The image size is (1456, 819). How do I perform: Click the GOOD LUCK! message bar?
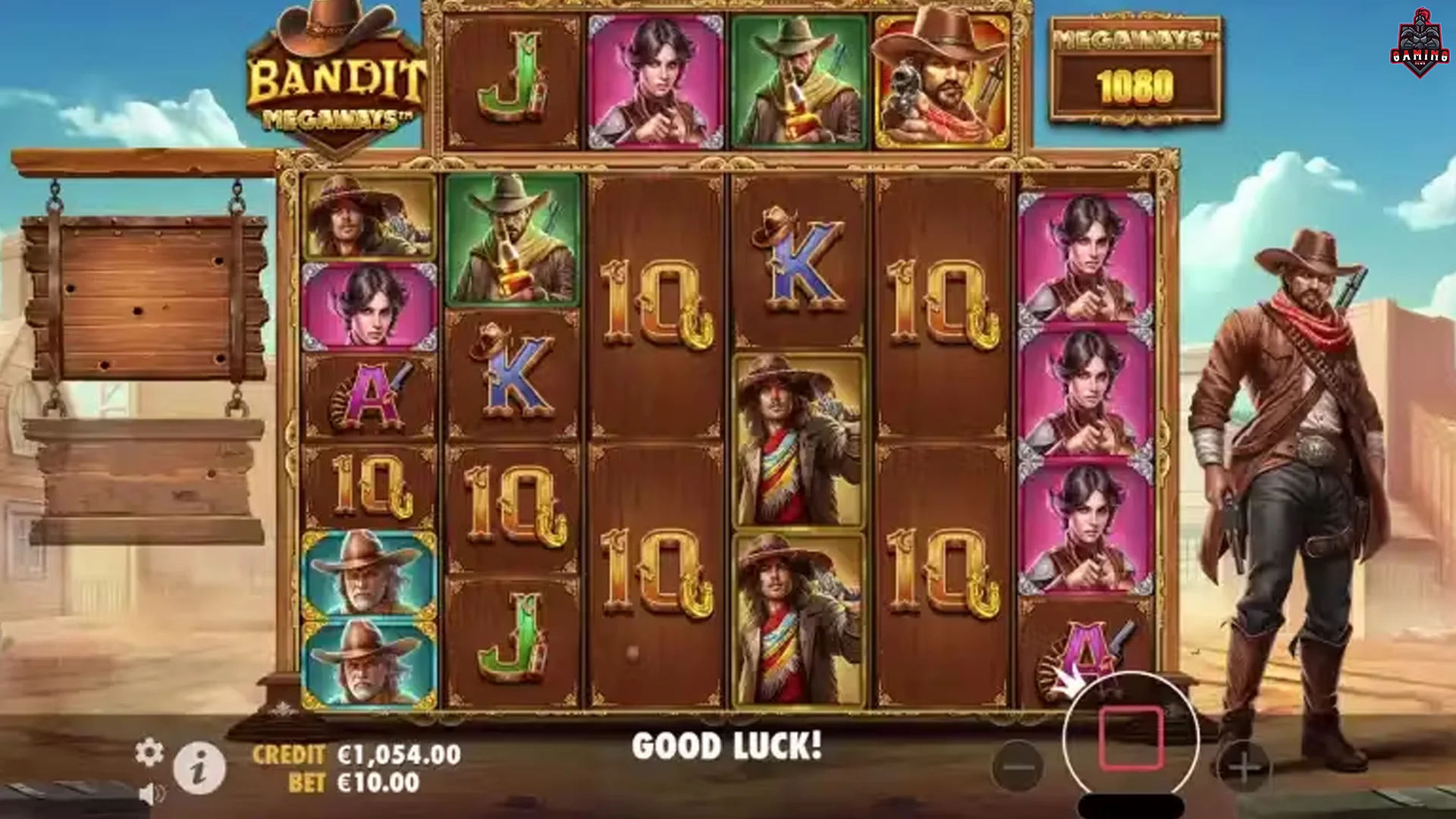point(726,745)
